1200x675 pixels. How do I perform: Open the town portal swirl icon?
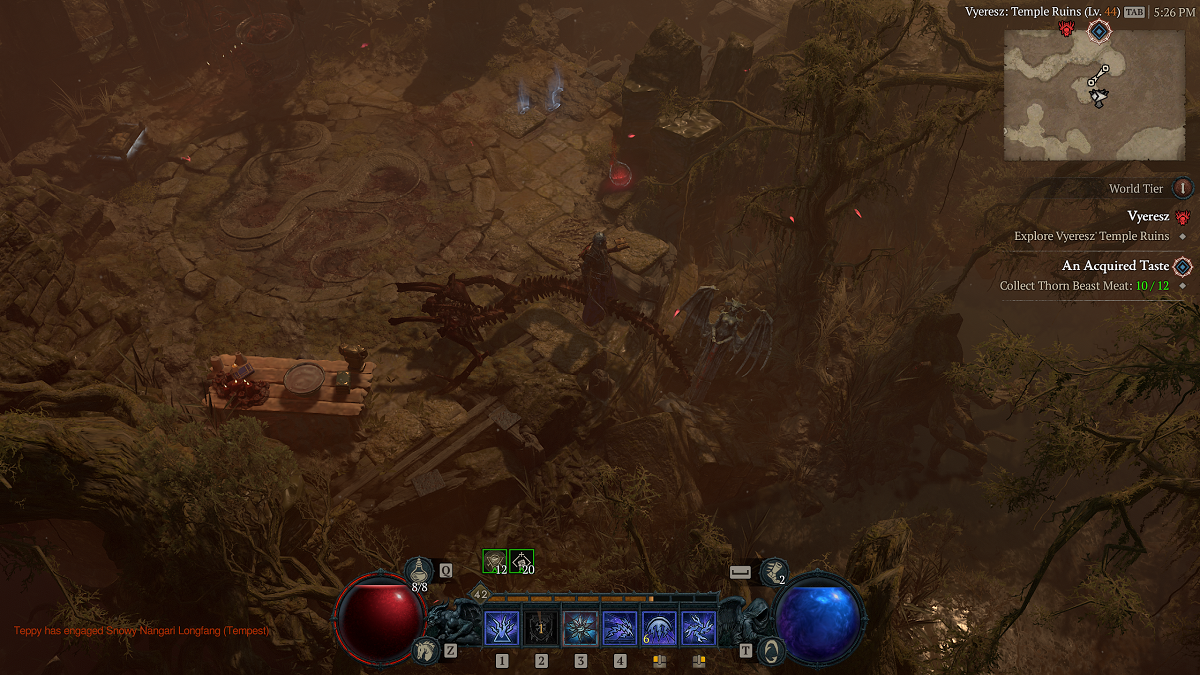click(x=771, y=650)
